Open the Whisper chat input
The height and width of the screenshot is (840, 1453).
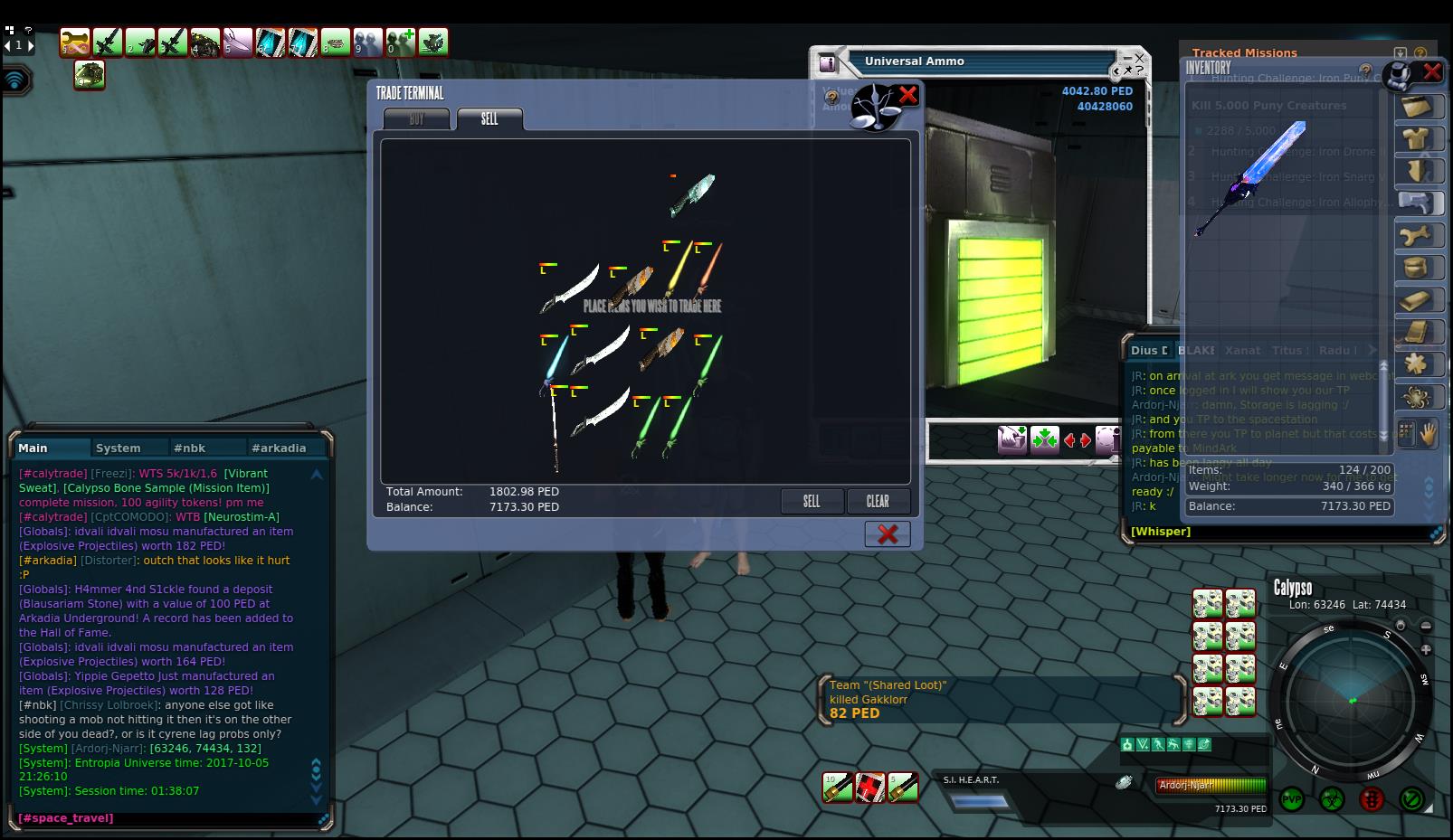click(1161, 532)
